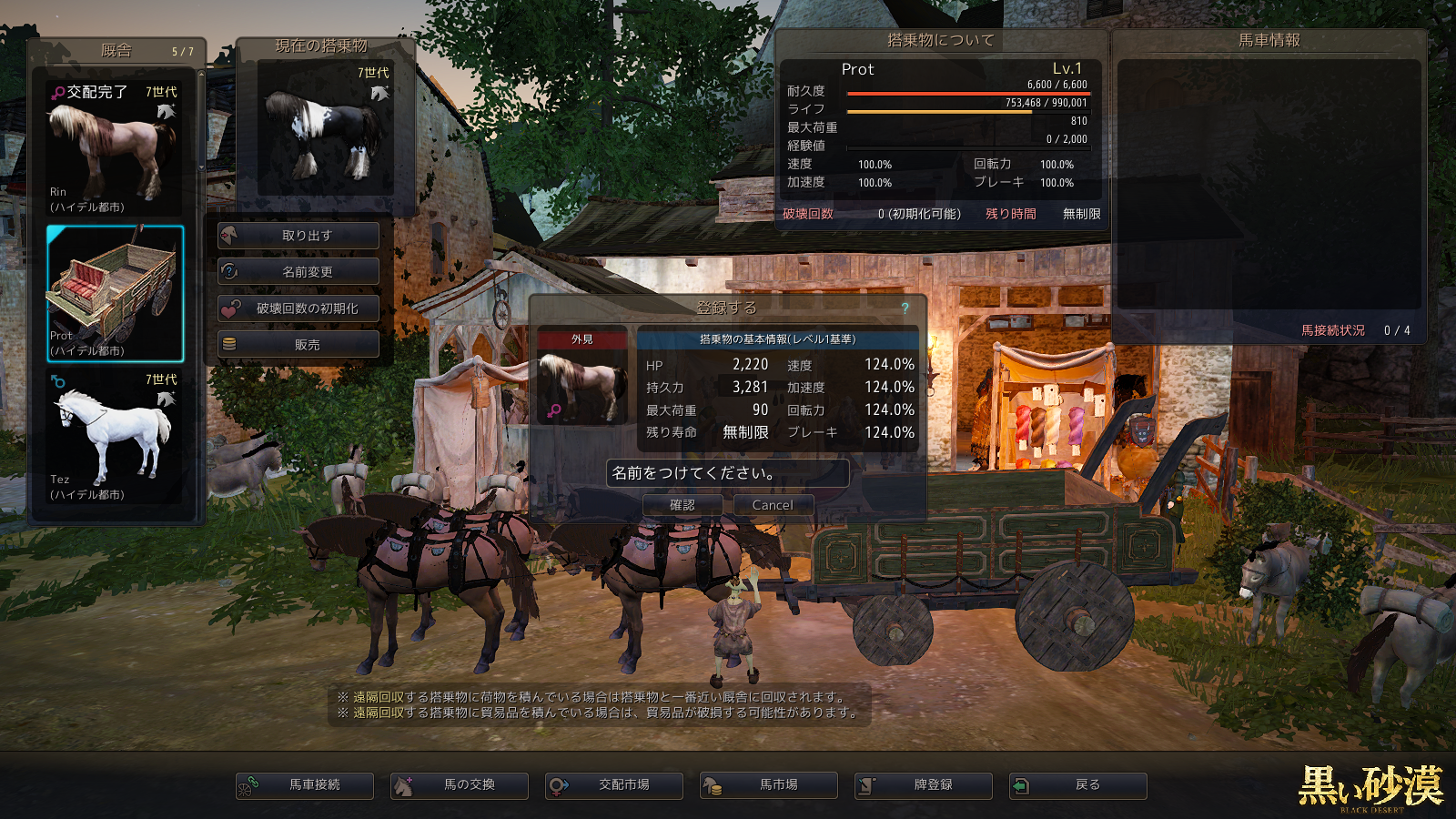Confirm registration with the 確認 button

682,505
